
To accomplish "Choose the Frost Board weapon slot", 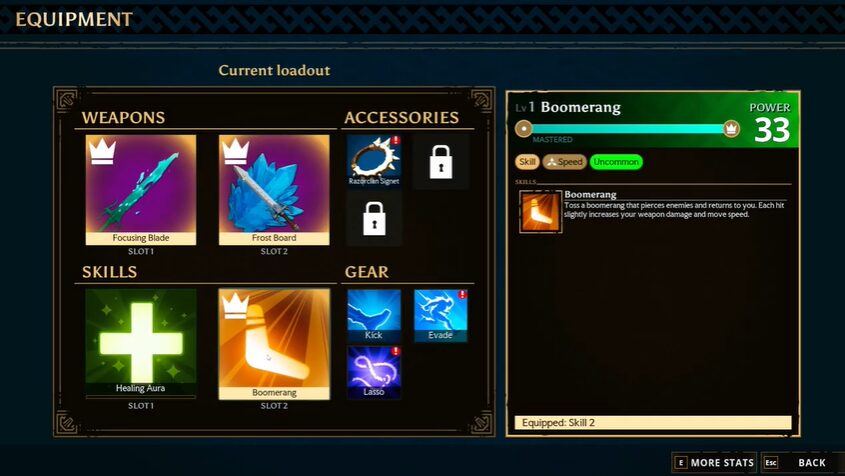I will click(274, 189).
